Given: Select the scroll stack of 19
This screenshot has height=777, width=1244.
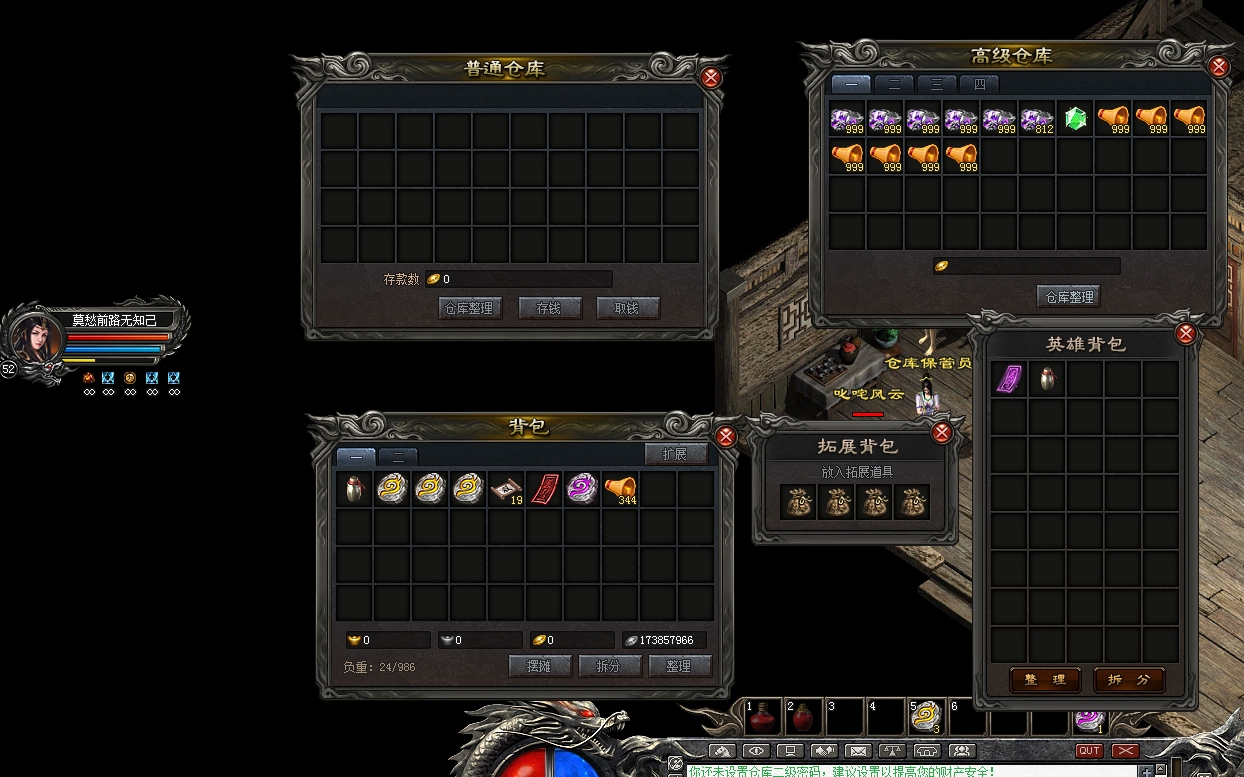Looking at the screenshot, I should click(x=506, y=489).
